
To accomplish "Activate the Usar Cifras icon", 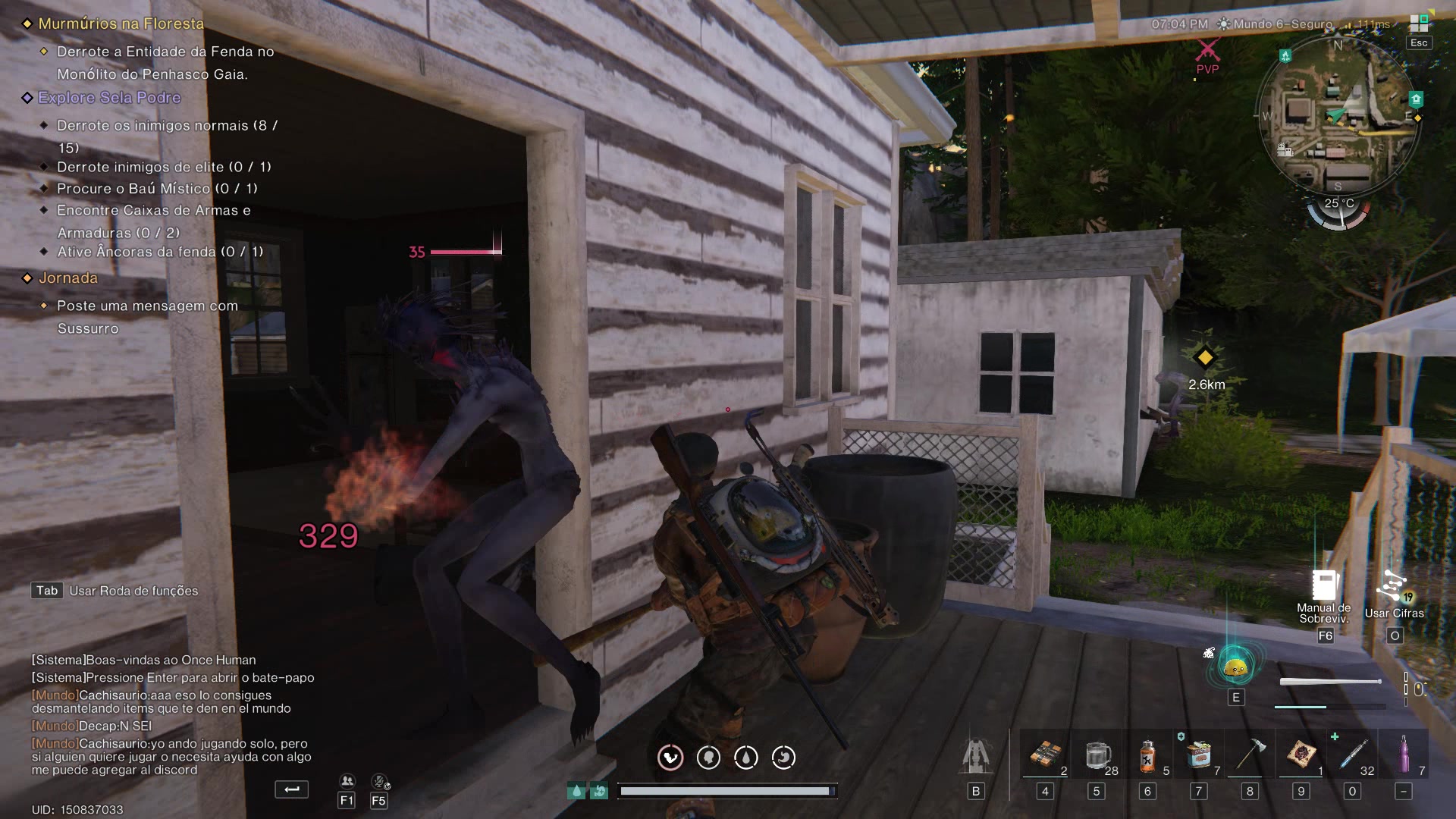I will (x=1394, y=586).
